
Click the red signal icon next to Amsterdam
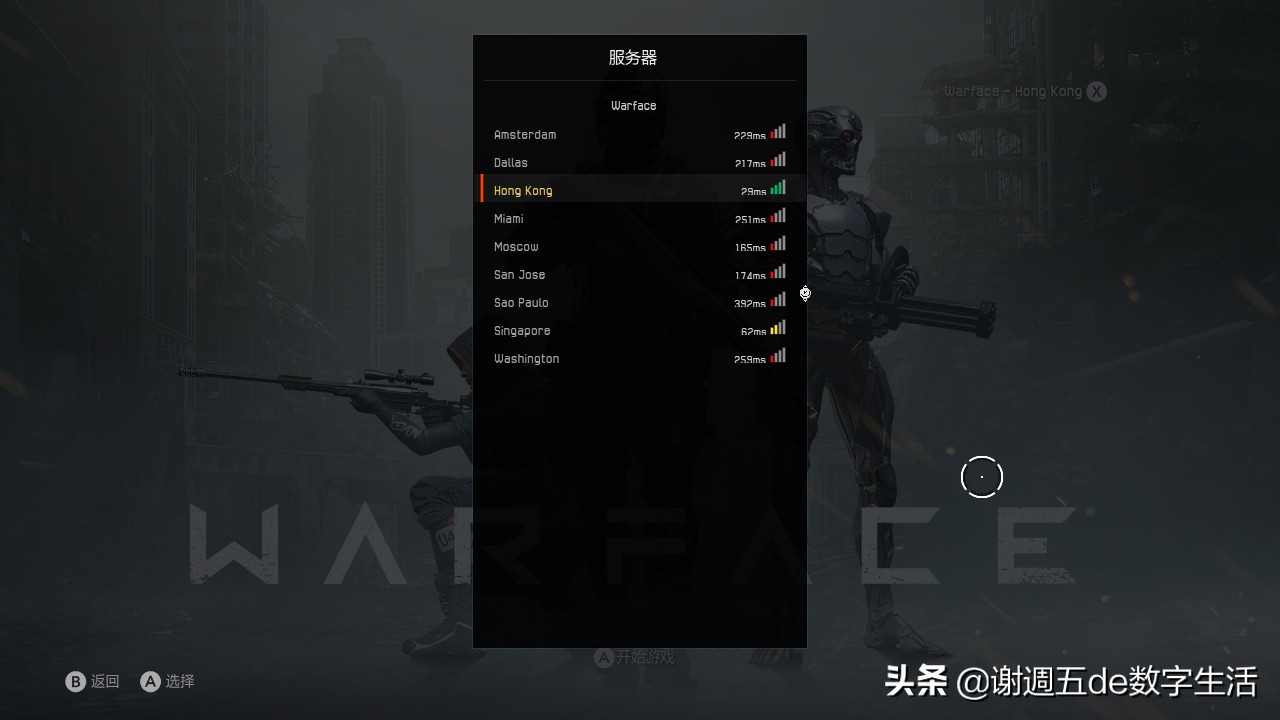(x=778, y=131)
